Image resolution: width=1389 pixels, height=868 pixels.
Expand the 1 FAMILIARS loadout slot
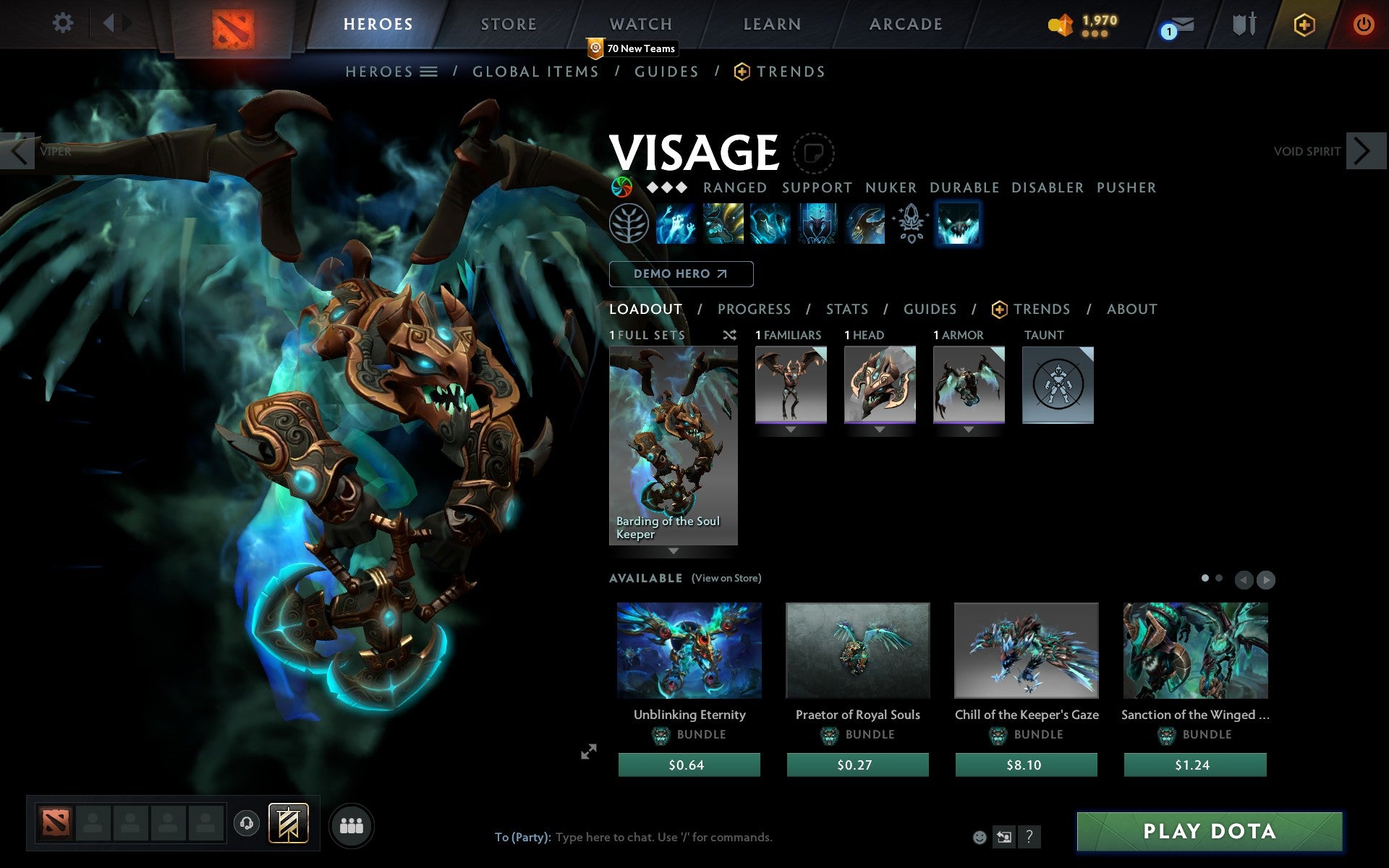(789, 429)
